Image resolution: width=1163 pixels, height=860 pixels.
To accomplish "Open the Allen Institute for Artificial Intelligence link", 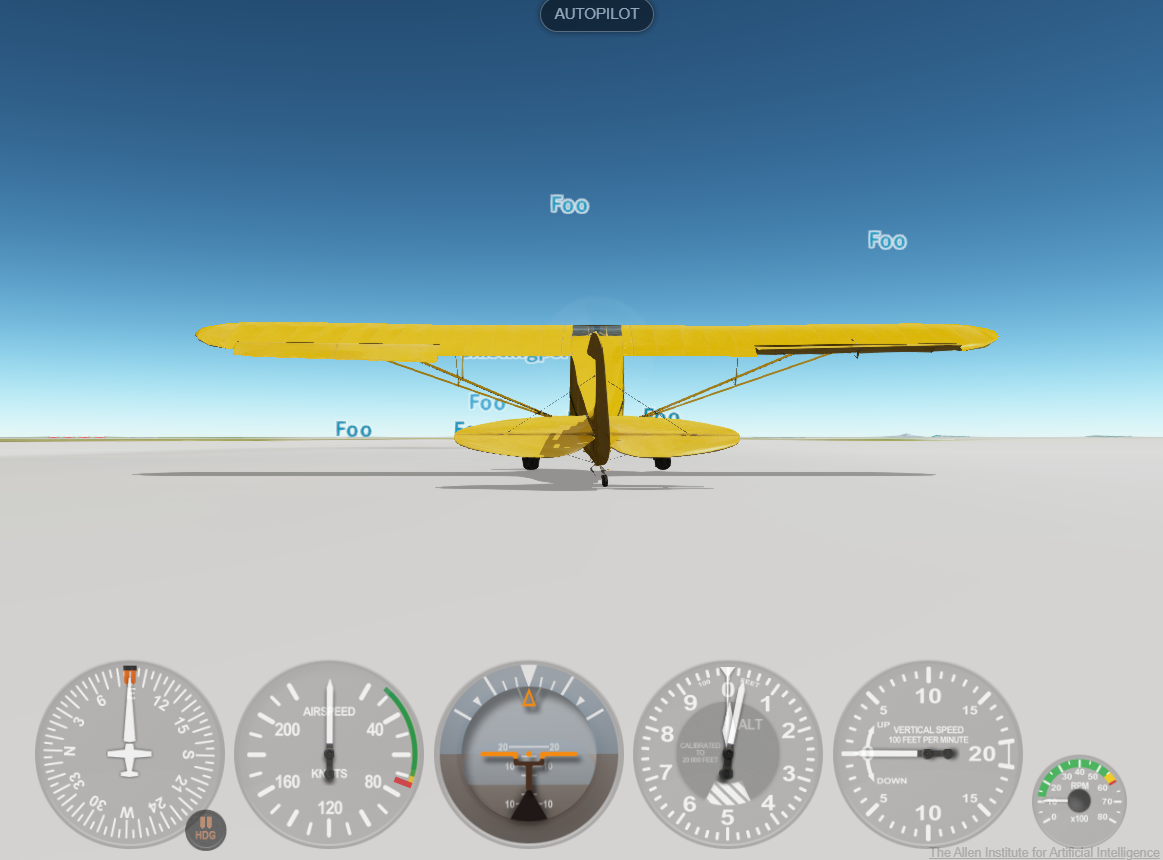I will pos(1044,853).
